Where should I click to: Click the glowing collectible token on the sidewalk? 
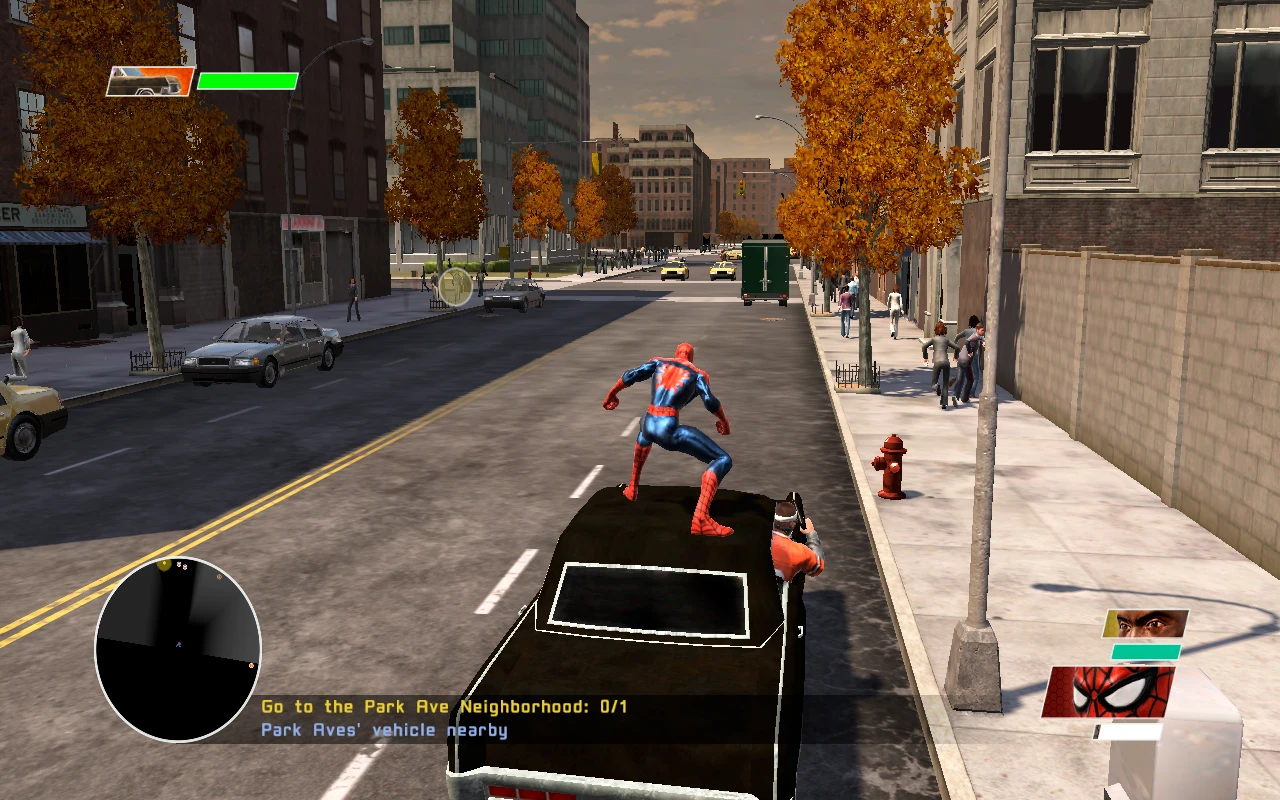[455, 287]
